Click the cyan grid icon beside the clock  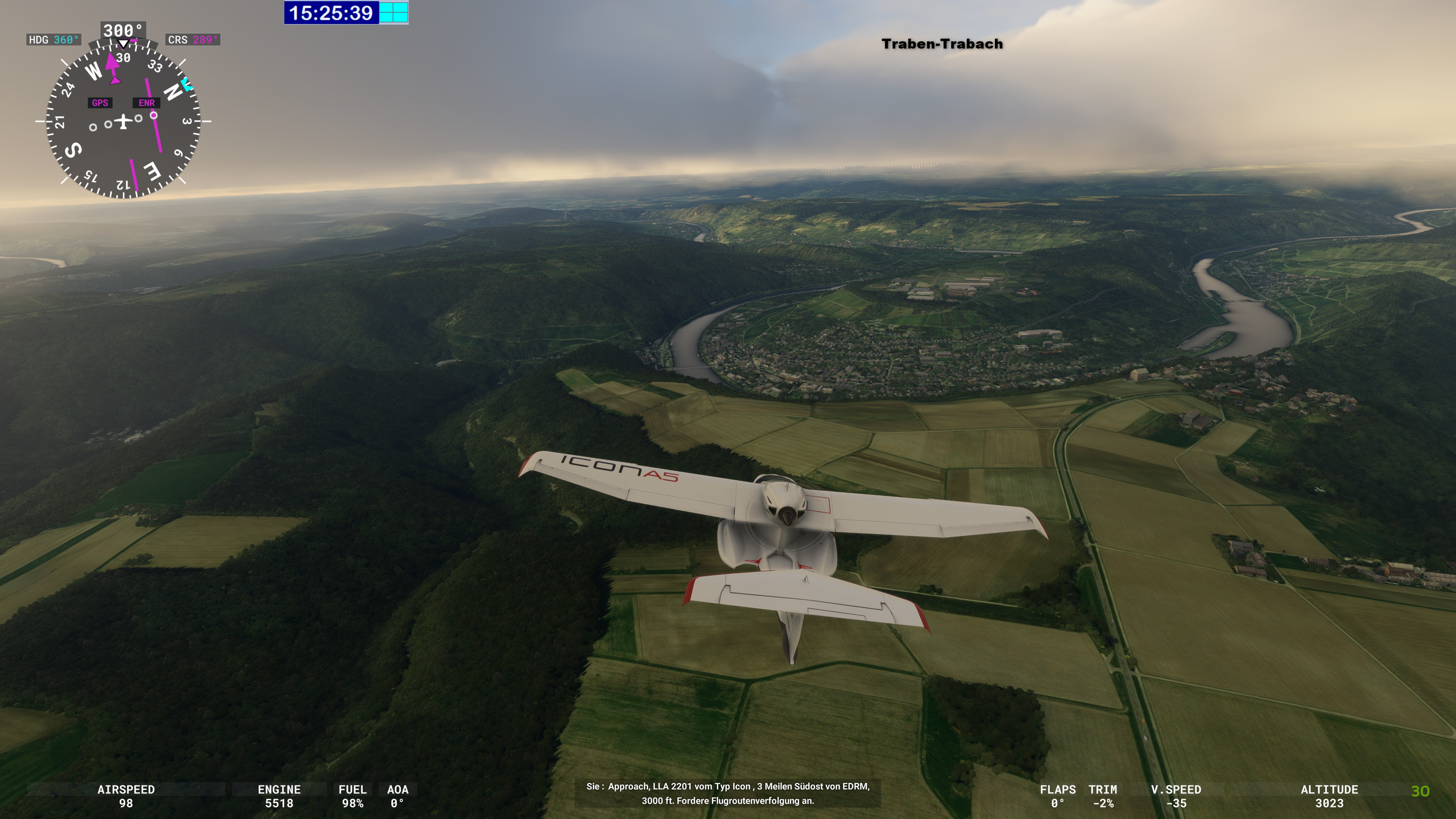[394, 13]
